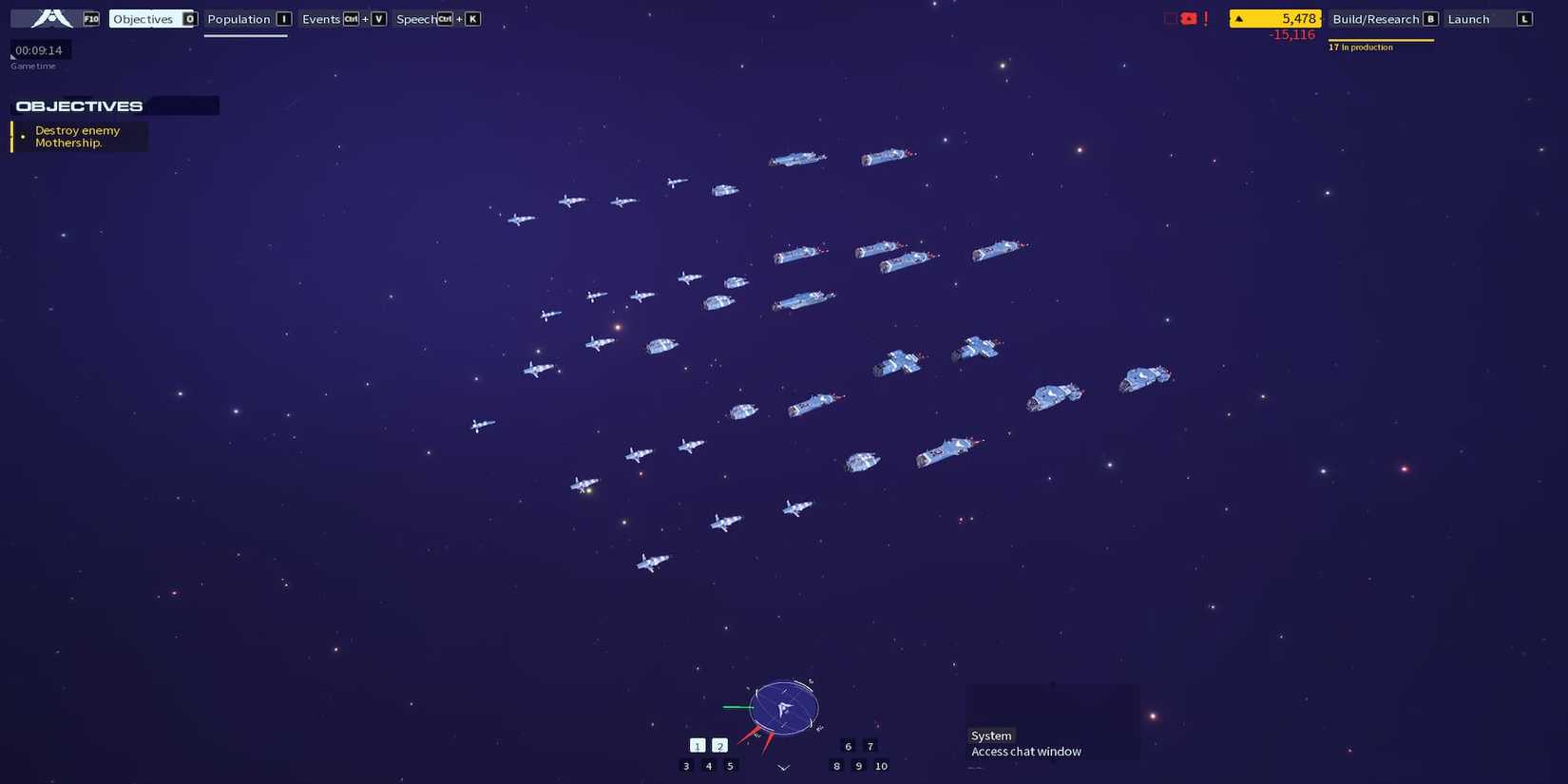Toggle control group 2 selection

719,745
